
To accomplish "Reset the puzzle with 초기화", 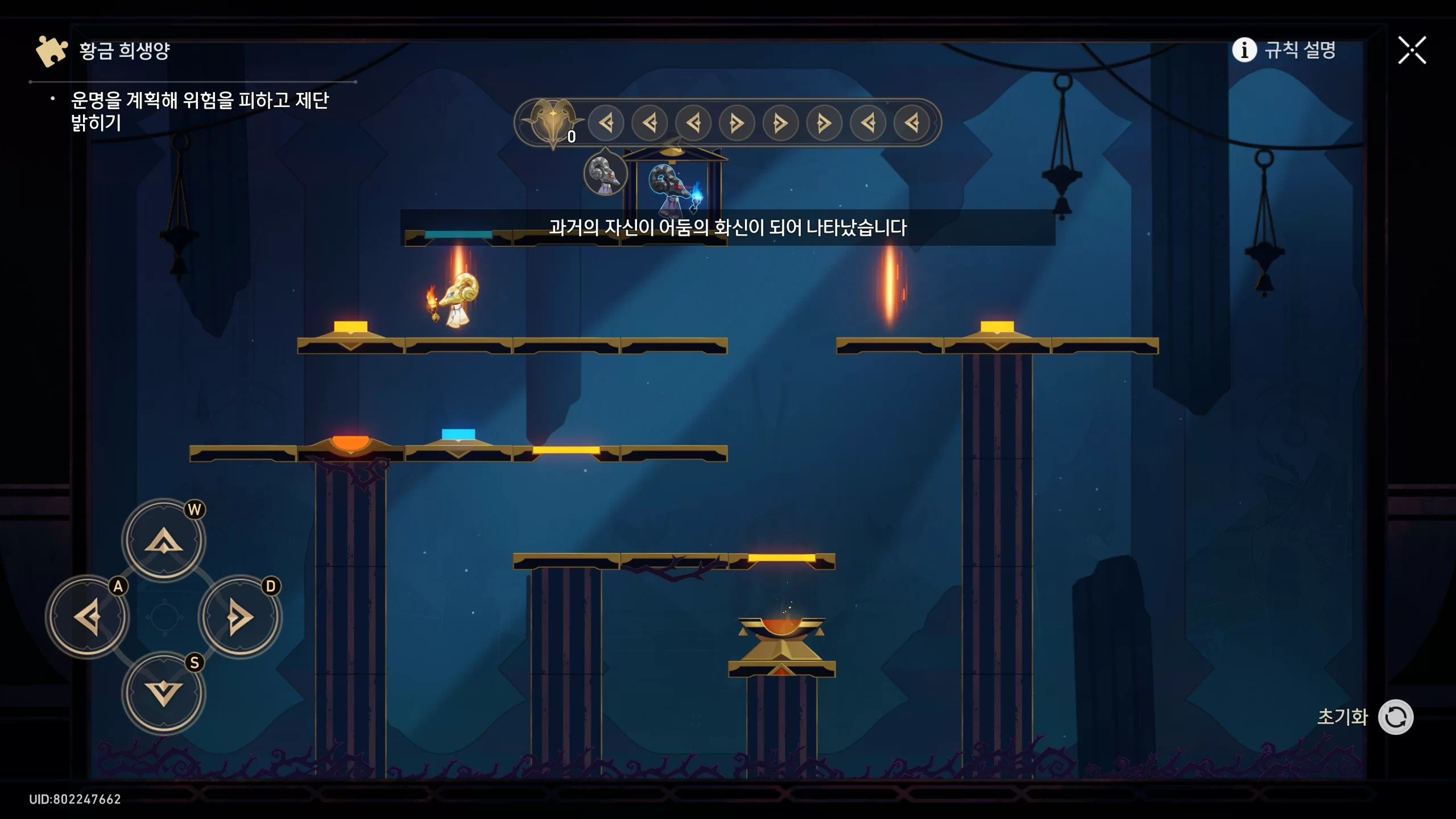I will click(x=1395, y=717).
